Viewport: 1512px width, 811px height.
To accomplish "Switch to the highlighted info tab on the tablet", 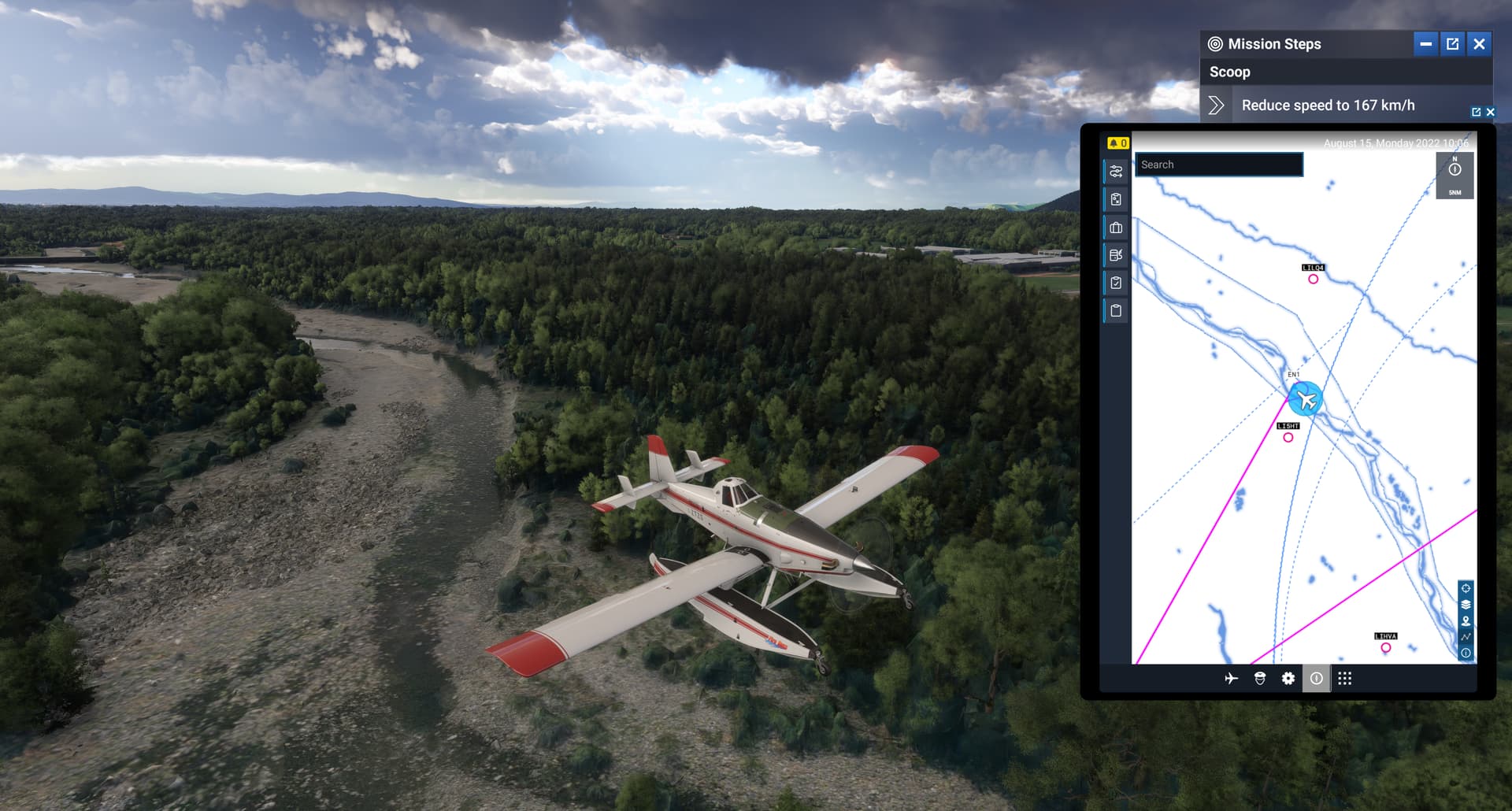I will click(x=1317, y=678).
